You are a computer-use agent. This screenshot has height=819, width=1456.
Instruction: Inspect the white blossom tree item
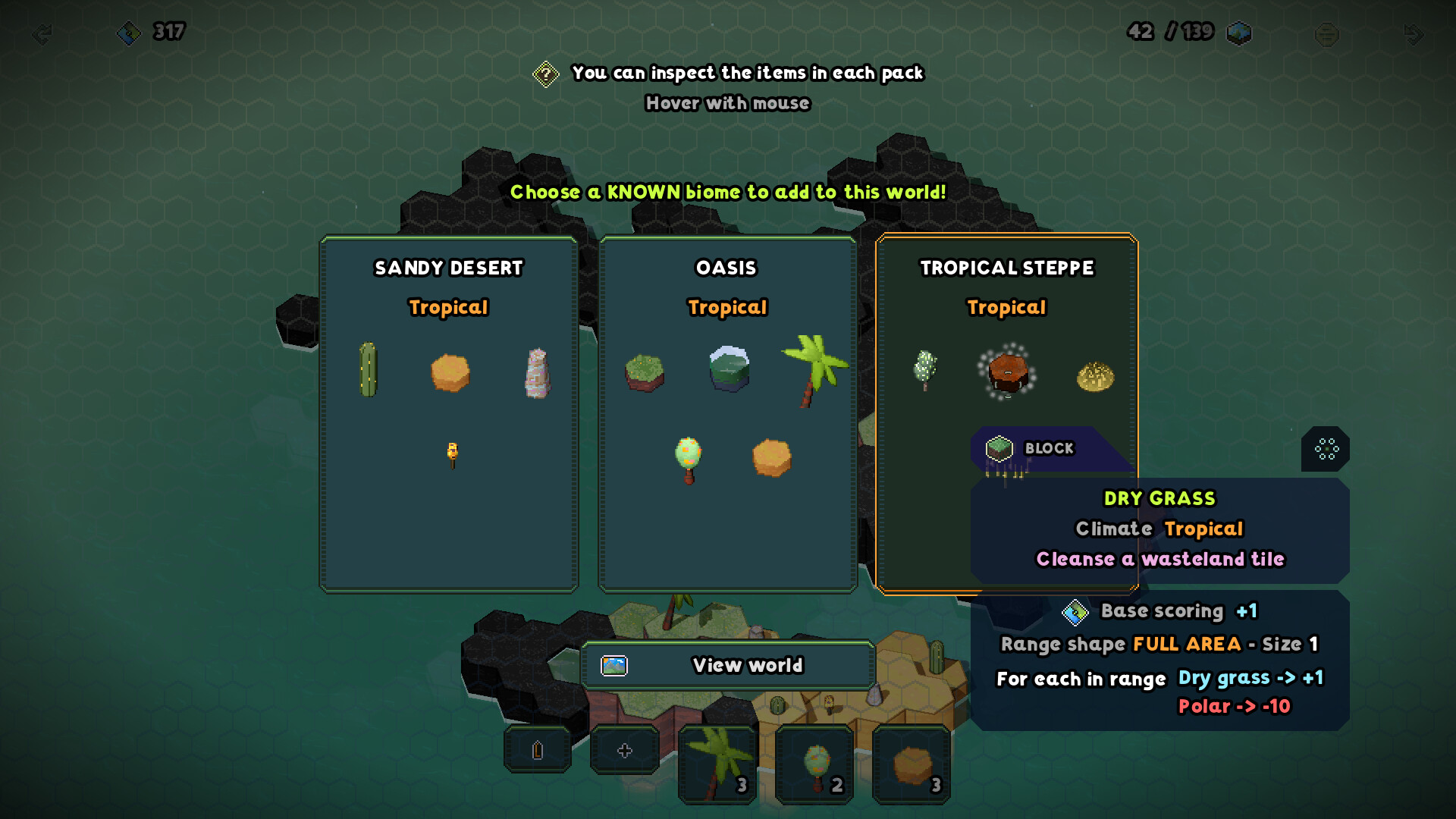coord(924,370)
